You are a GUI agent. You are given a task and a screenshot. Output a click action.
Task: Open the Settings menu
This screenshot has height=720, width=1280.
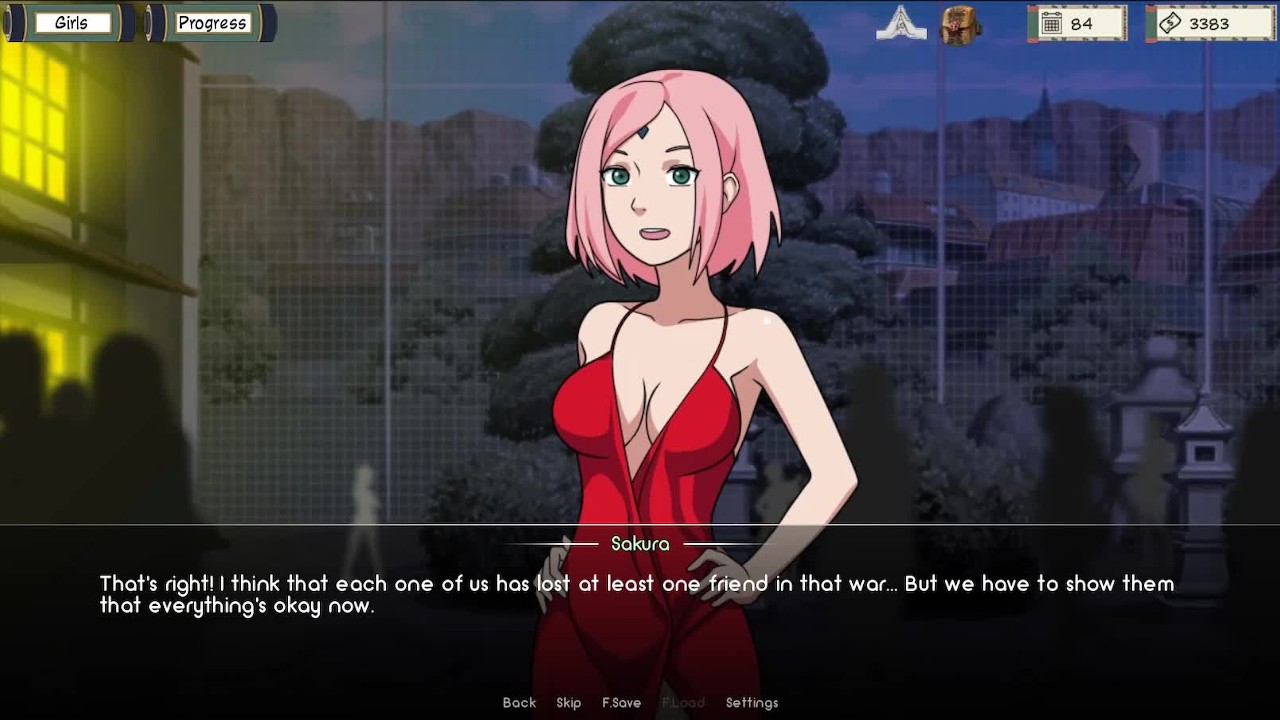(752, 703)
